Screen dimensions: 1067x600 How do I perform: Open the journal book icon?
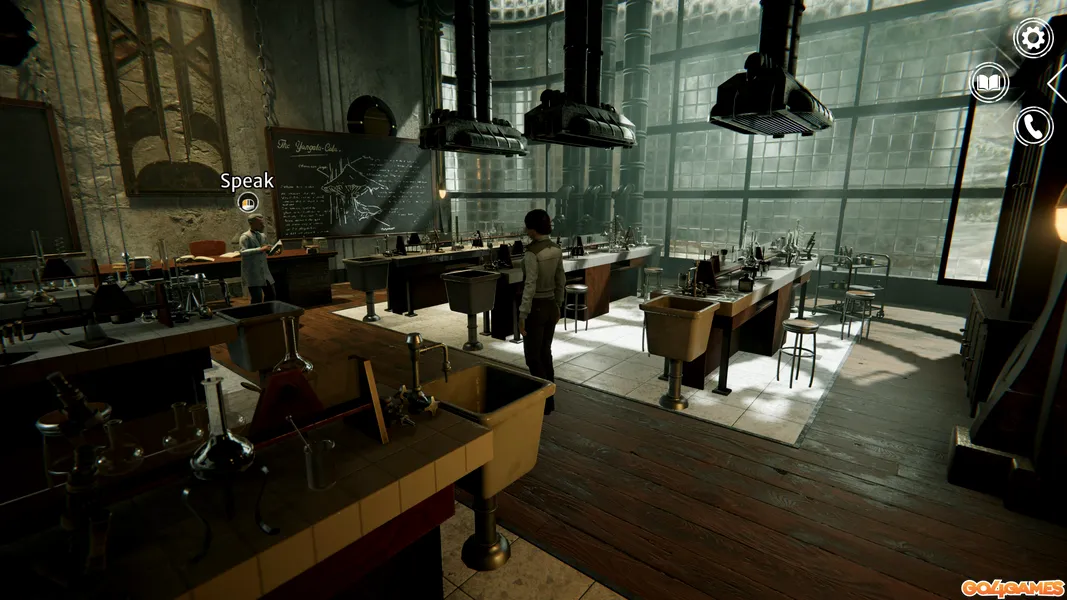coord(989,82)
